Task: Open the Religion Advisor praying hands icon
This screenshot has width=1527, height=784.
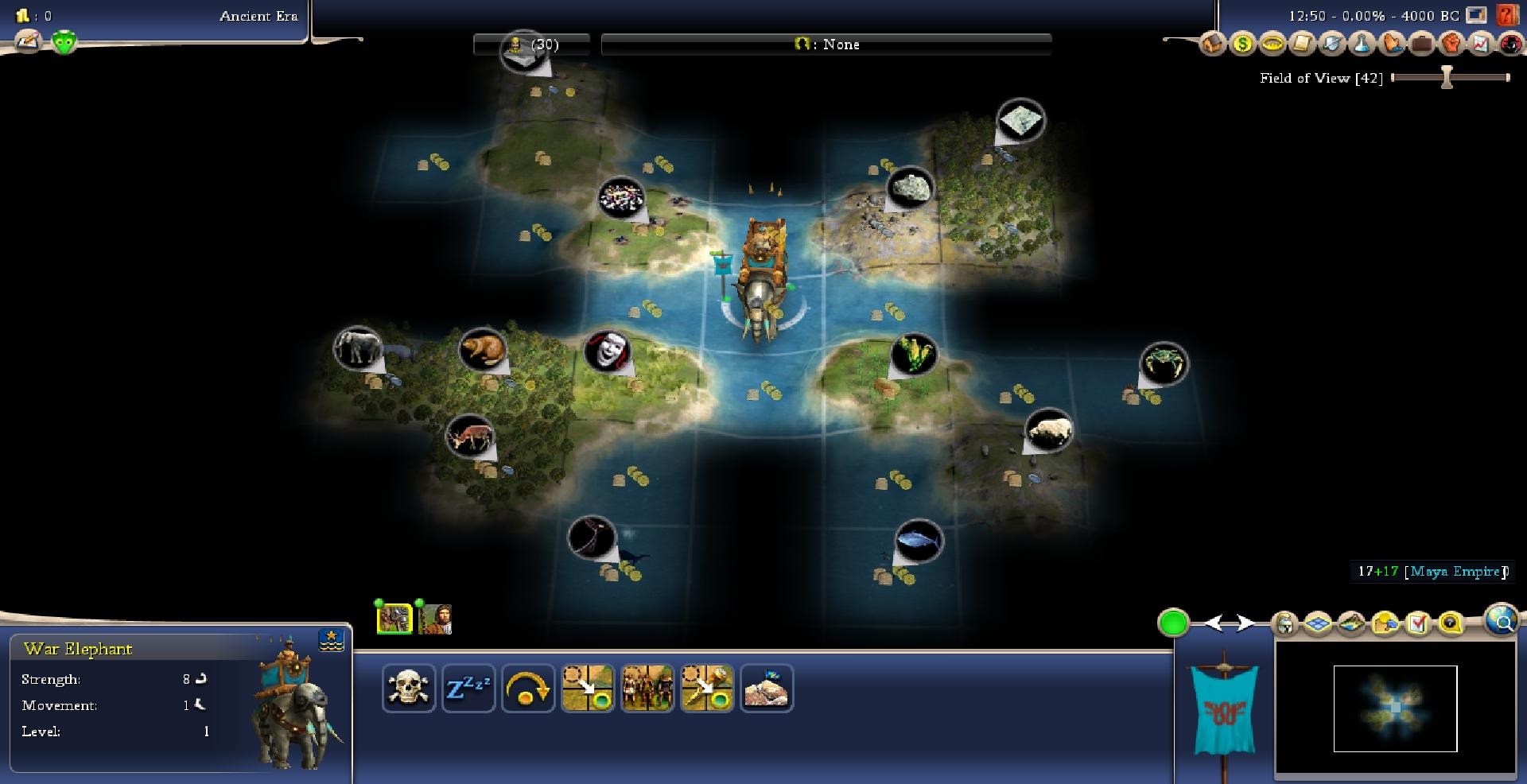Action: (1392, 44)
